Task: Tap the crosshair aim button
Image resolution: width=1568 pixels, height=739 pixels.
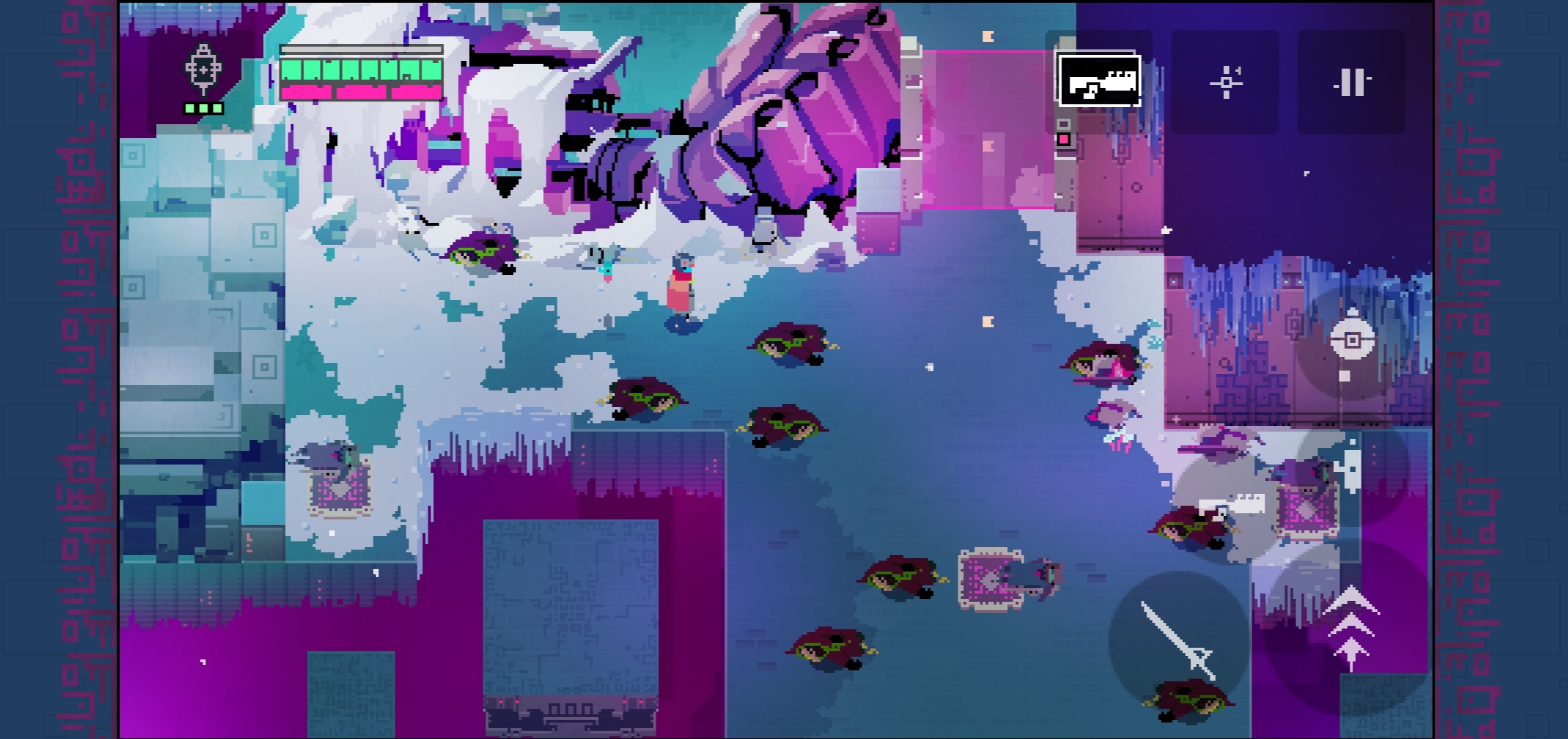Action: pyautogui.click(x=1225, y=82)
